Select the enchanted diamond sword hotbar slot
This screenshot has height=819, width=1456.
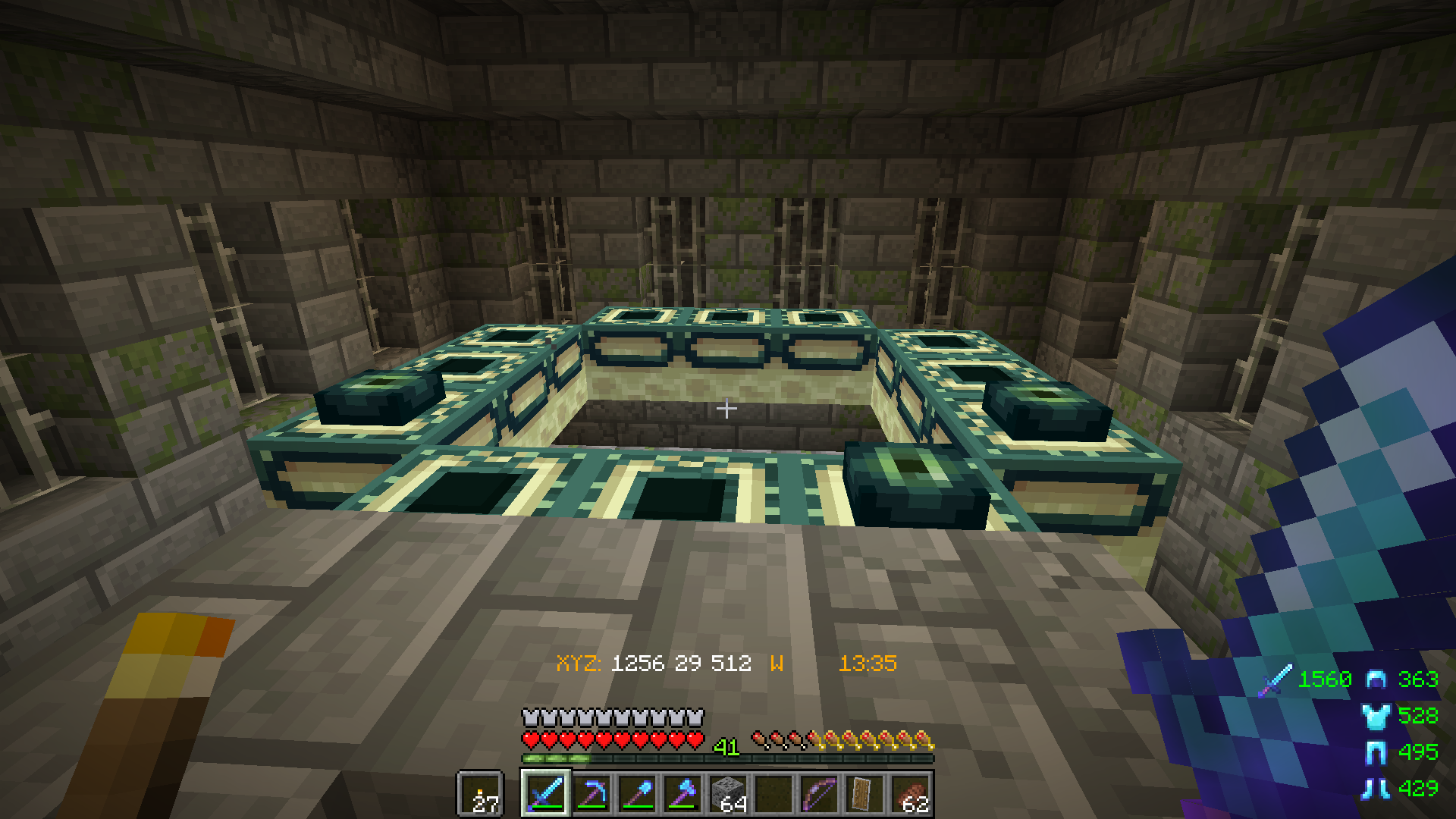click(546, 793)
